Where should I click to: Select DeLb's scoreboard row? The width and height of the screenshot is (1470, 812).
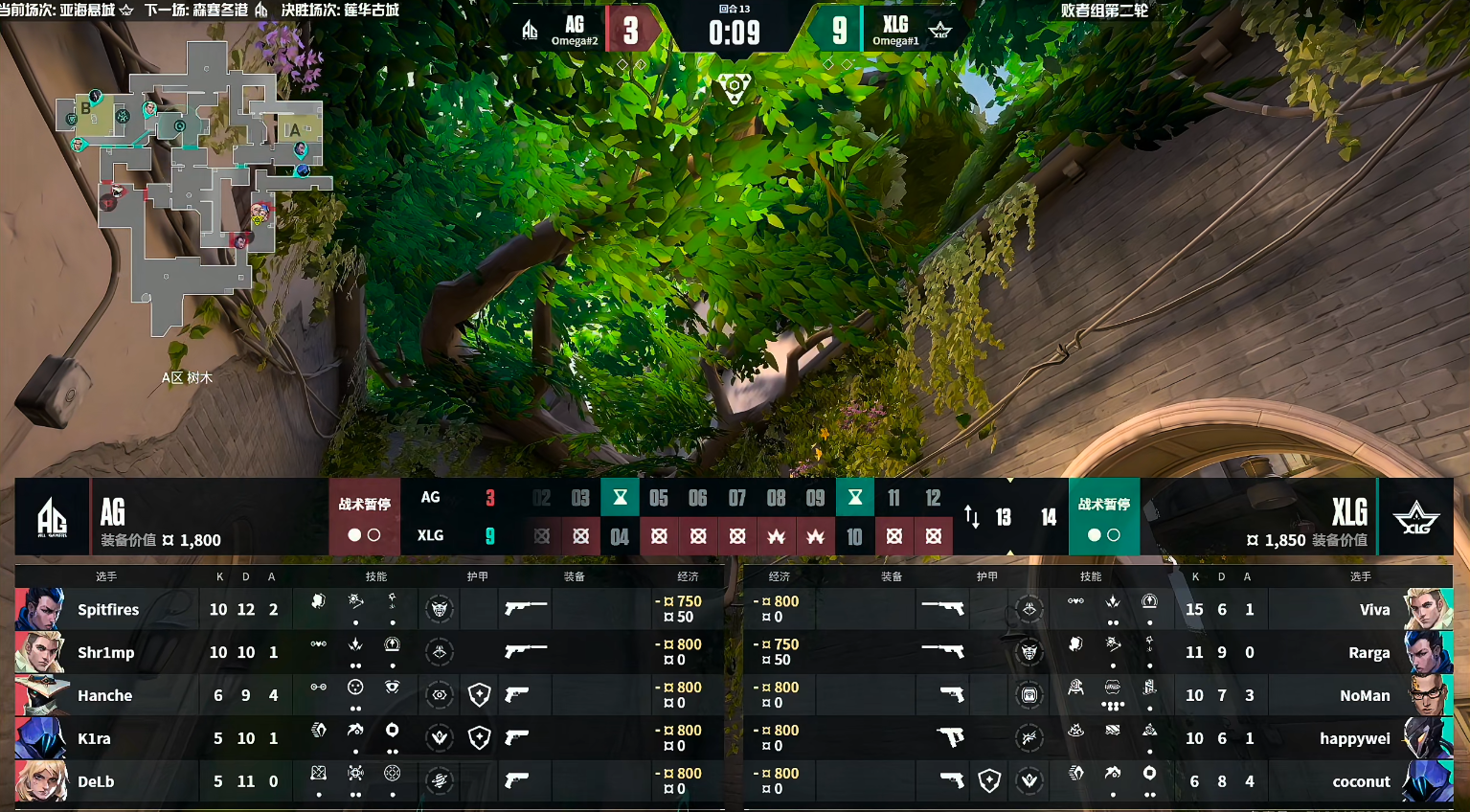369,781
